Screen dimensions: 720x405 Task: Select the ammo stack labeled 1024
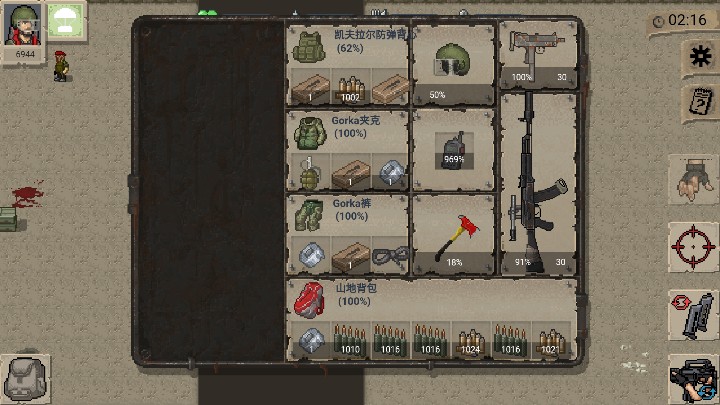(x=472, y=340)
